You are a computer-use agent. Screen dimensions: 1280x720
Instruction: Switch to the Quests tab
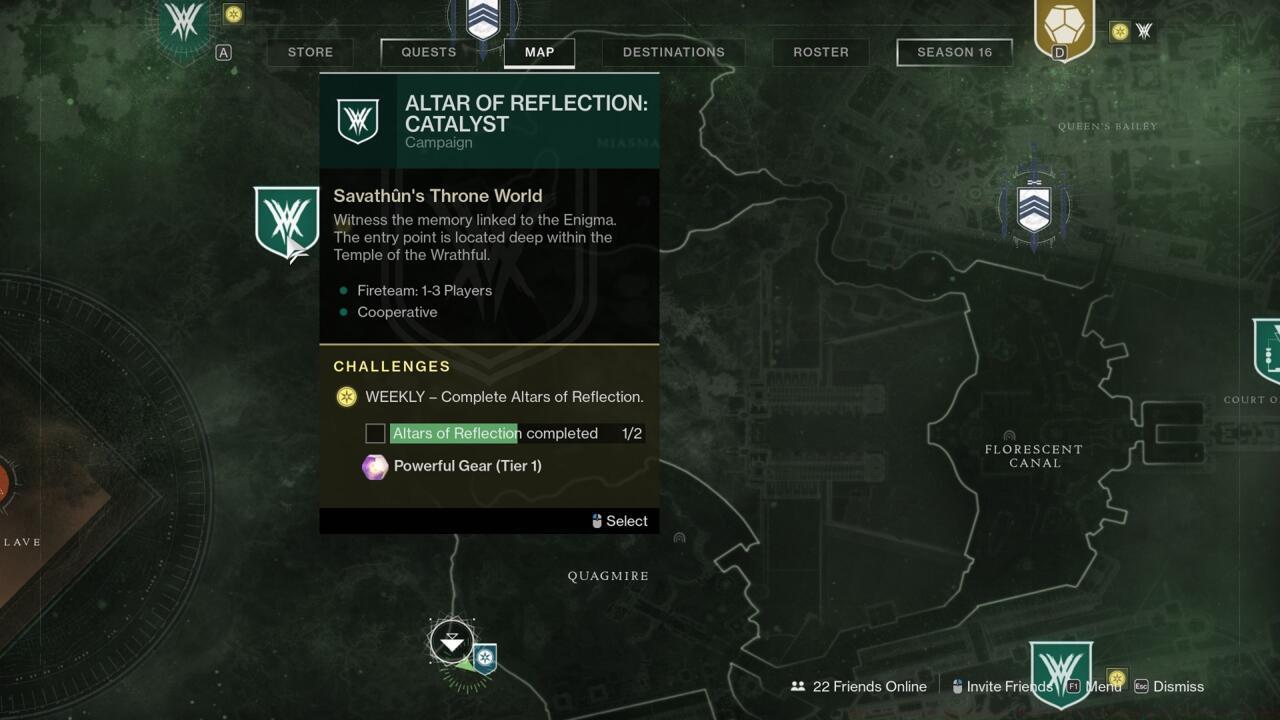point(428,52)
